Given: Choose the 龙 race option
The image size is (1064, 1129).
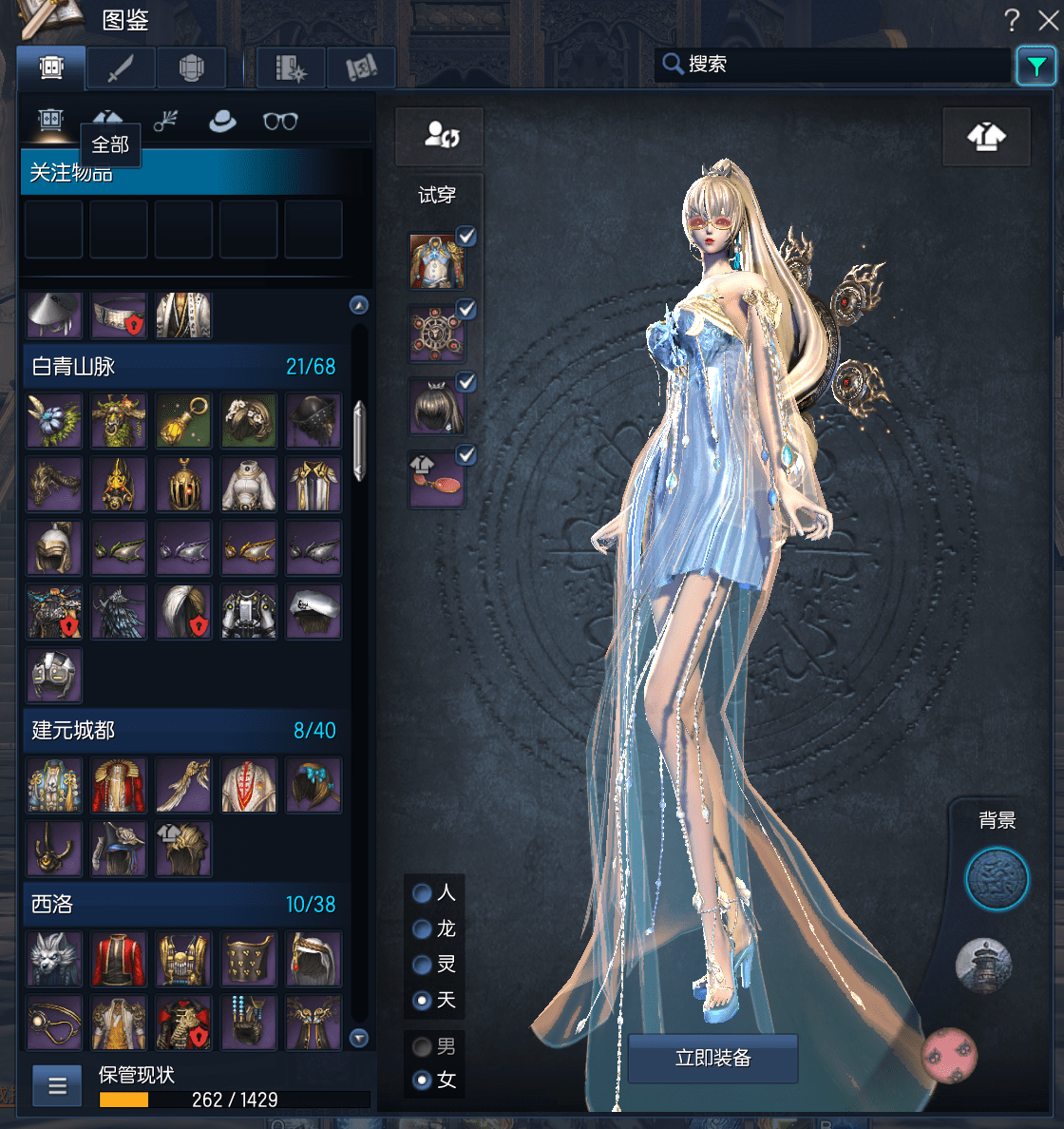Looking at the screenshot, I should point(423,928).
